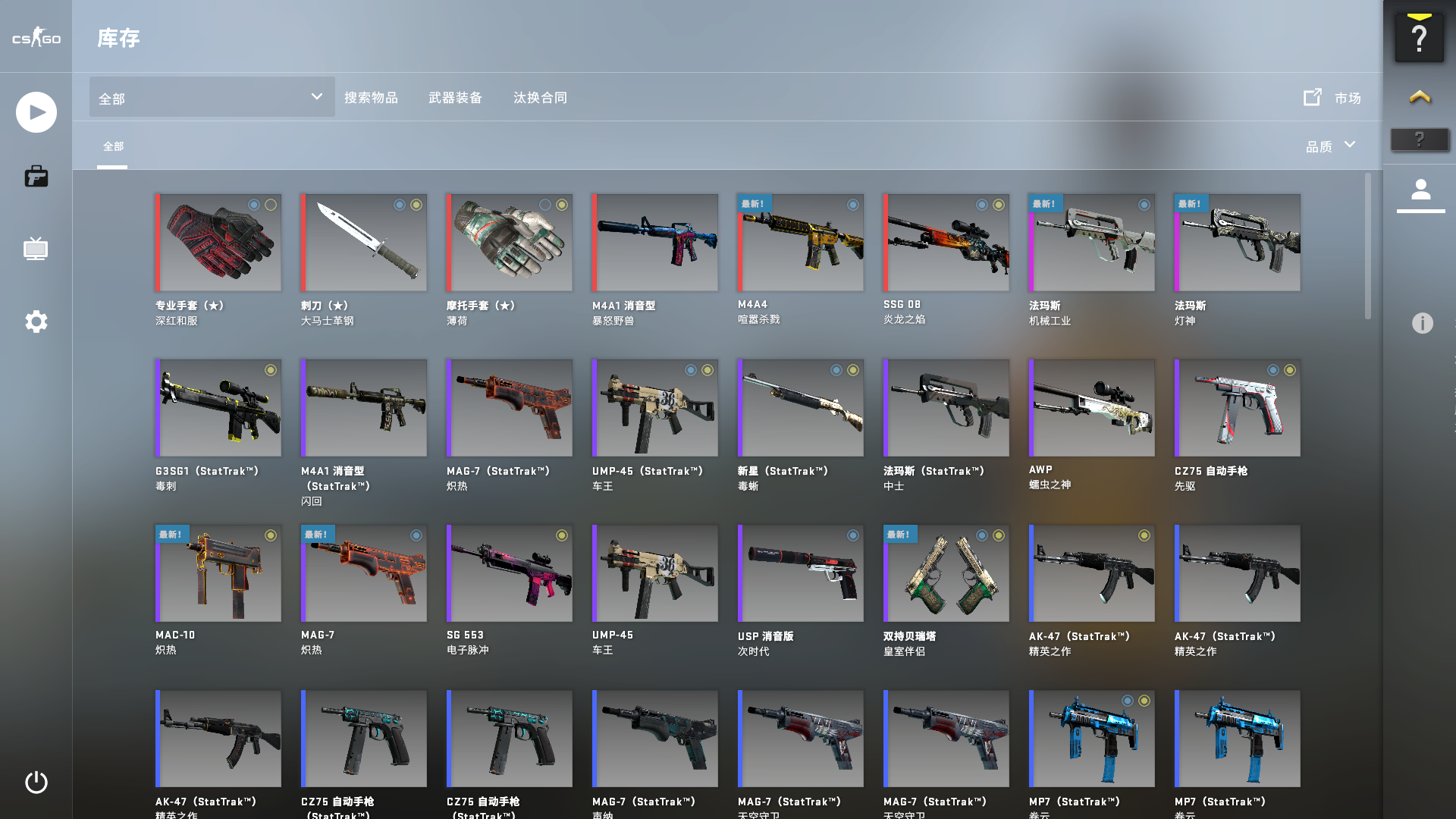Select the 武器装备 menu item
The image size is (1456, 819).
pyautogui.click(x=456, y=97)
